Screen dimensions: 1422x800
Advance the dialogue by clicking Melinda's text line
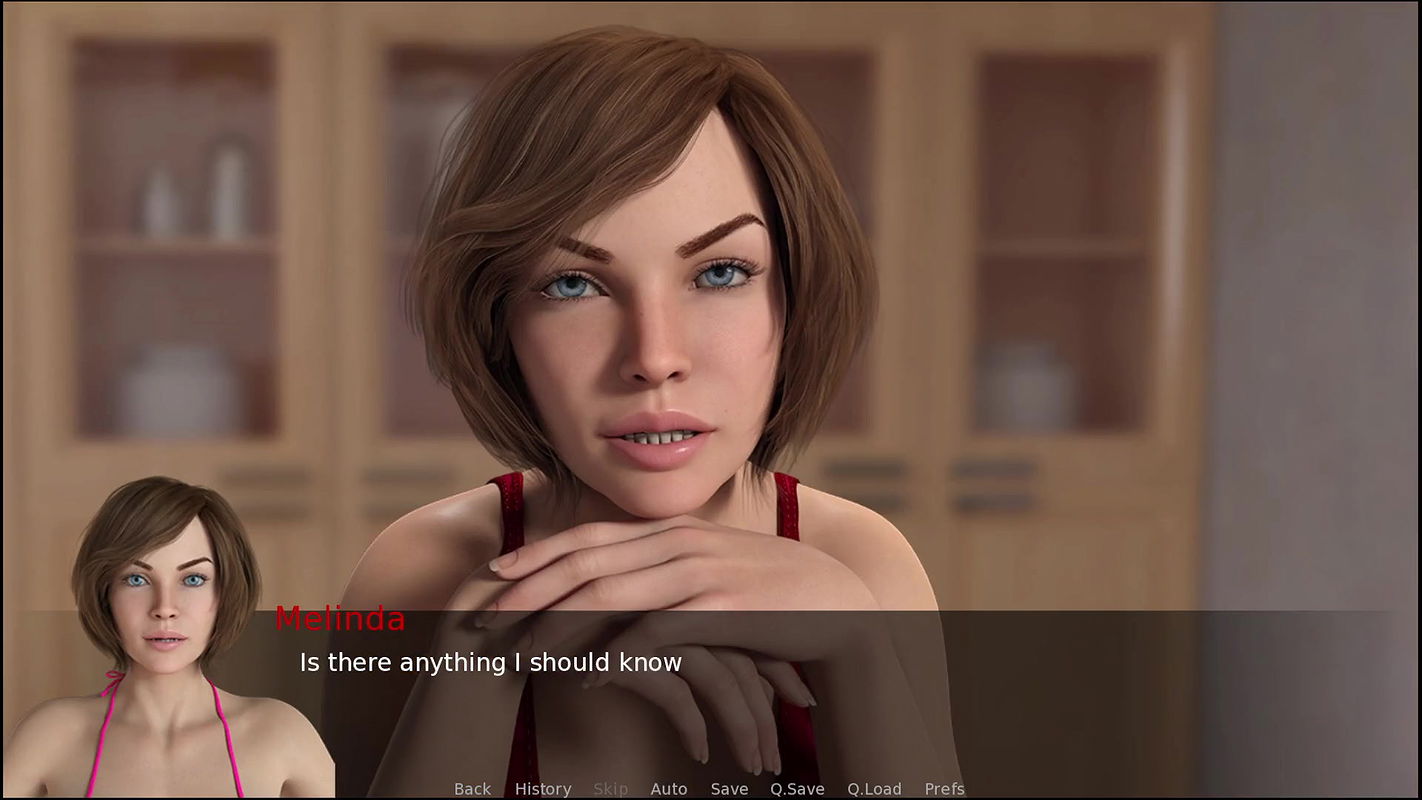coord(490,662)
